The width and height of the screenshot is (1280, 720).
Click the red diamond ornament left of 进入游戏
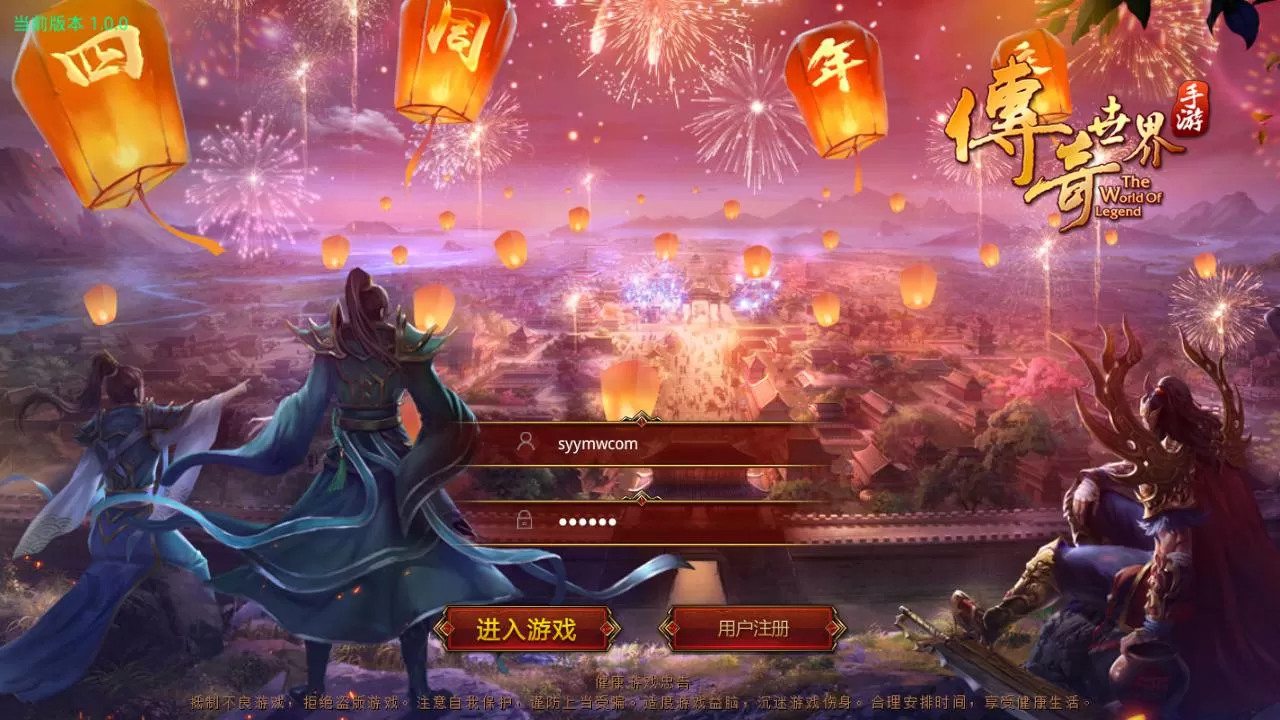(x=449, y=629)
